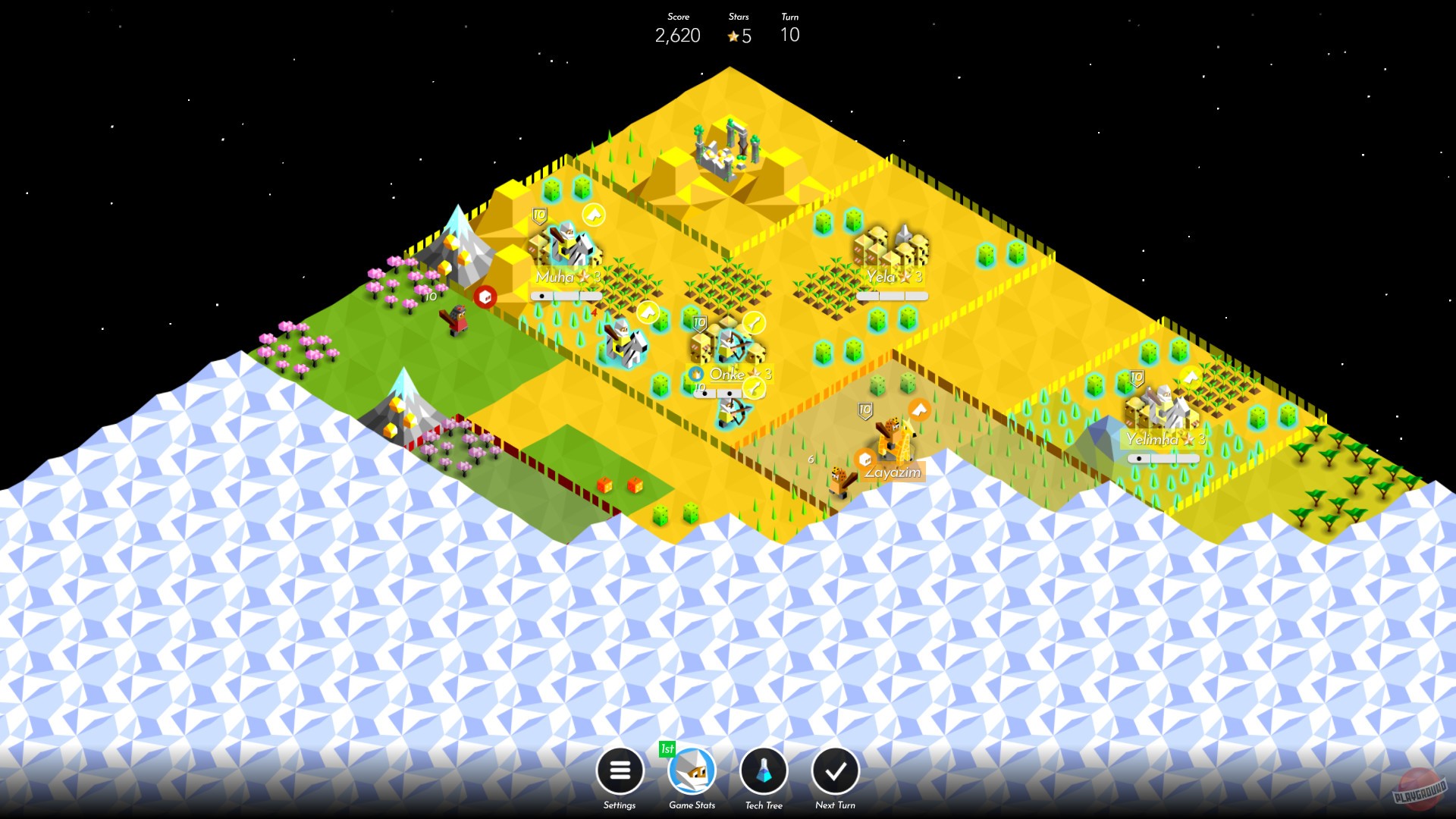The image size is (1456, 819).
Task: Click the yellow flag badge above Muha
Action: pos(595,215)
